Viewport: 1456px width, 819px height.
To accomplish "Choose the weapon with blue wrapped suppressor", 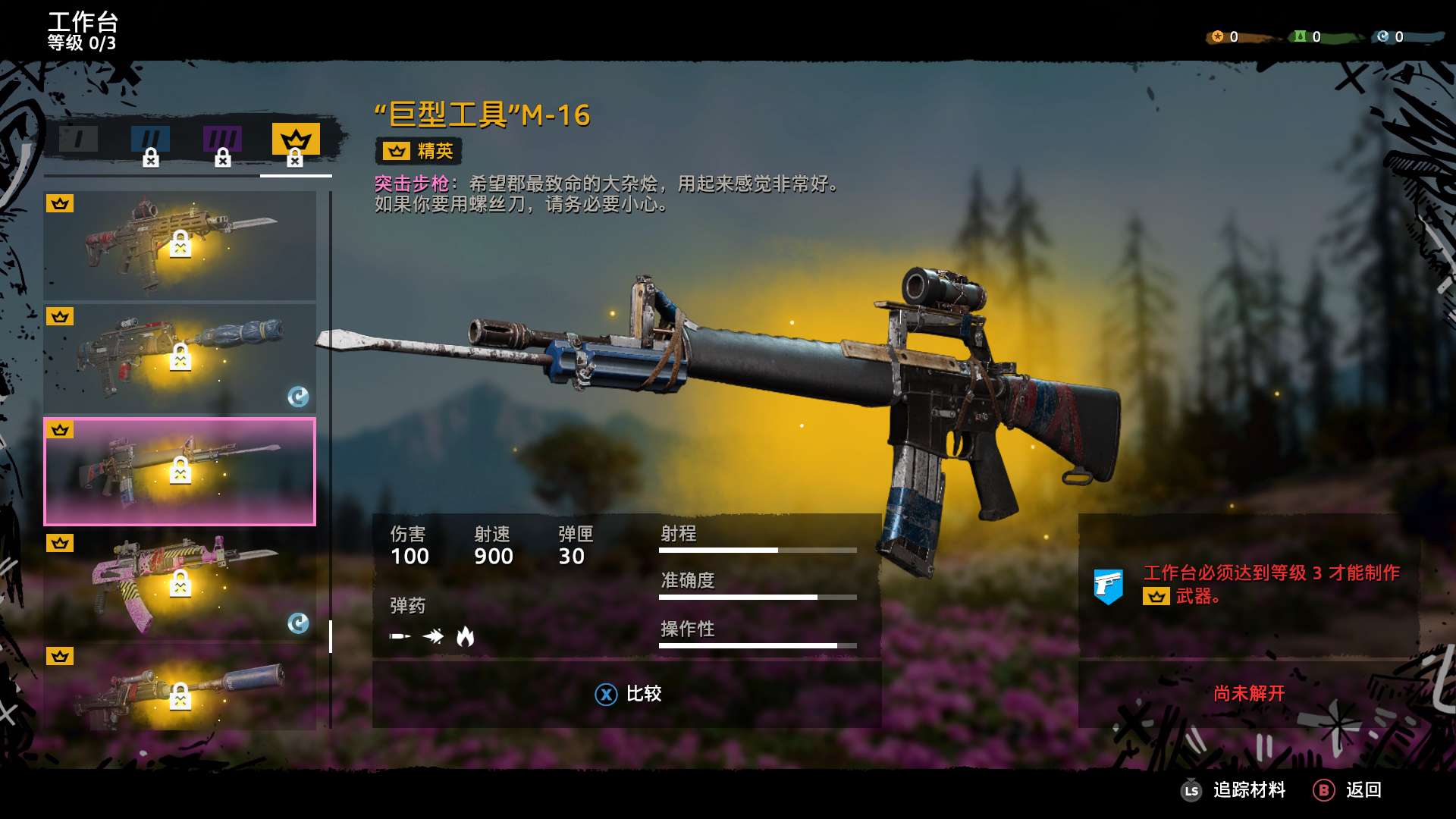I will 180,359.
